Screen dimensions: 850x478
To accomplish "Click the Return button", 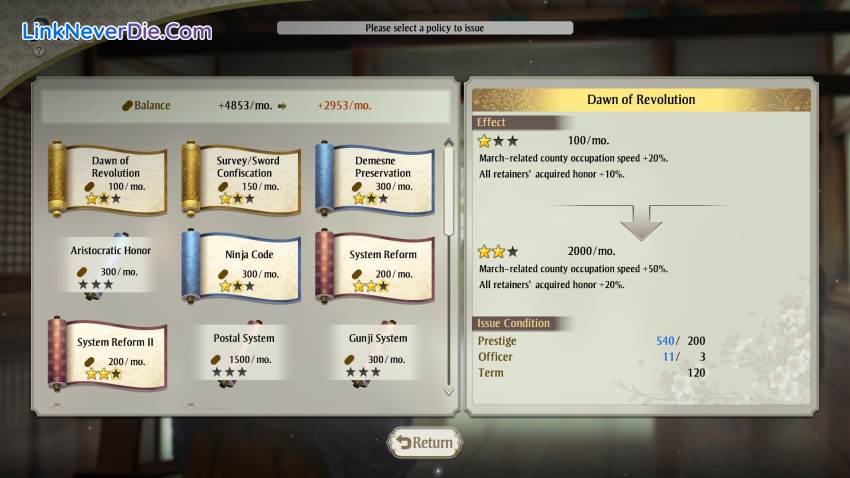I will click(425, 442).
